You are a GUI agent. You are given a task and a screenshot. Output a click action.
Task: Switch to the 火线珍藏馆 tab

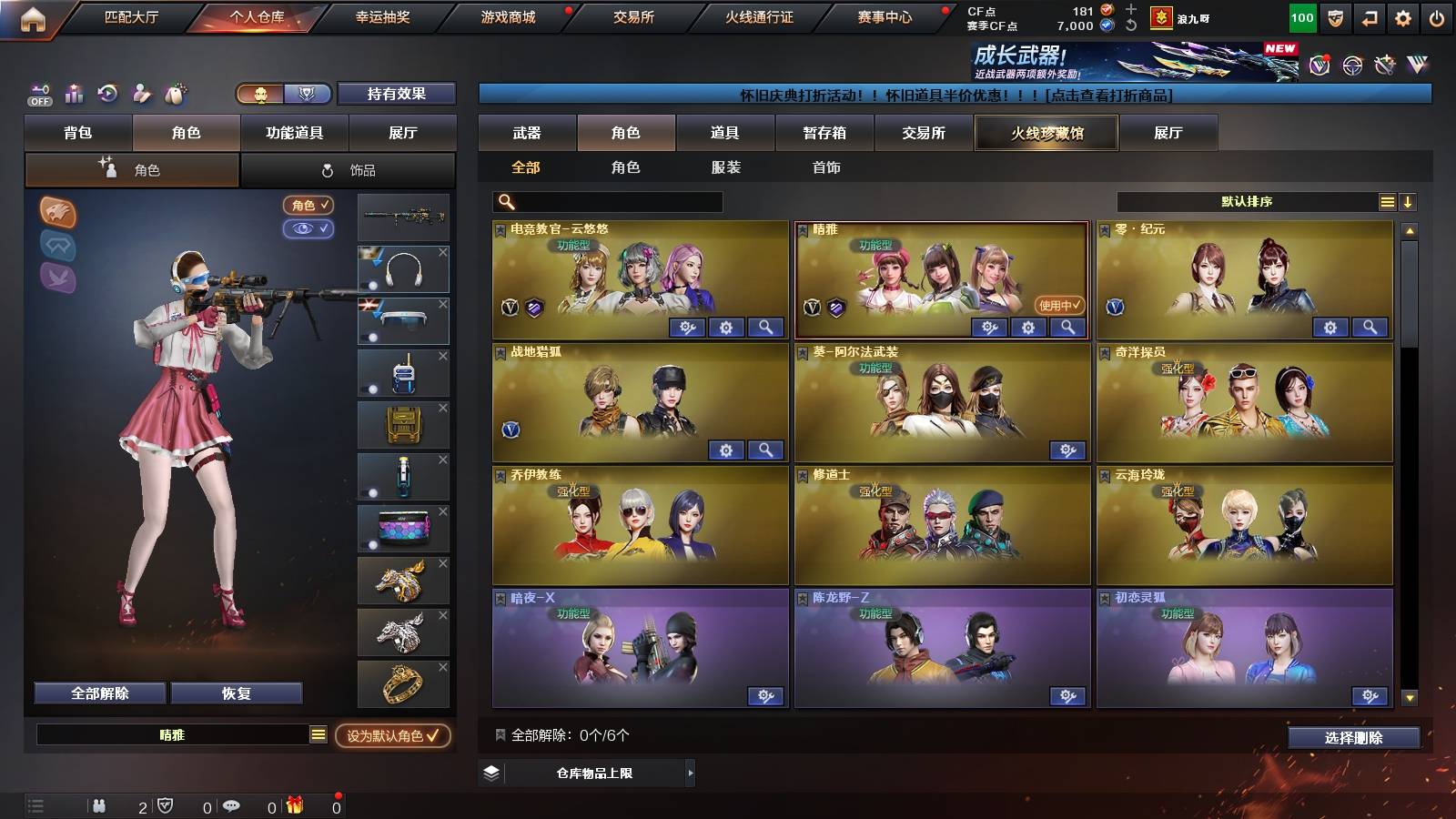tap(1045, 133)
